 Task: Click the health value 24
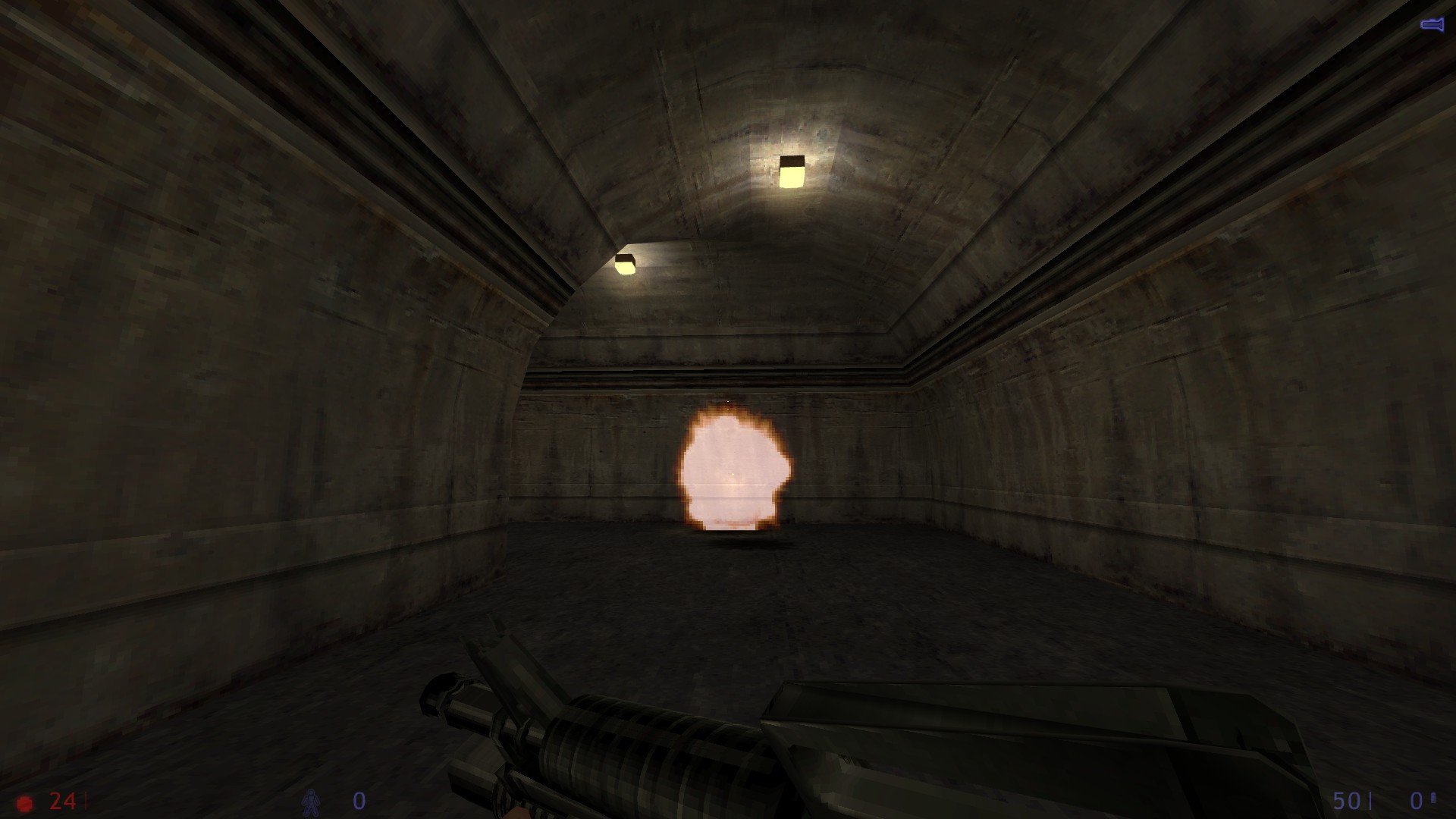pyautogui.click(x=62, y=801)
